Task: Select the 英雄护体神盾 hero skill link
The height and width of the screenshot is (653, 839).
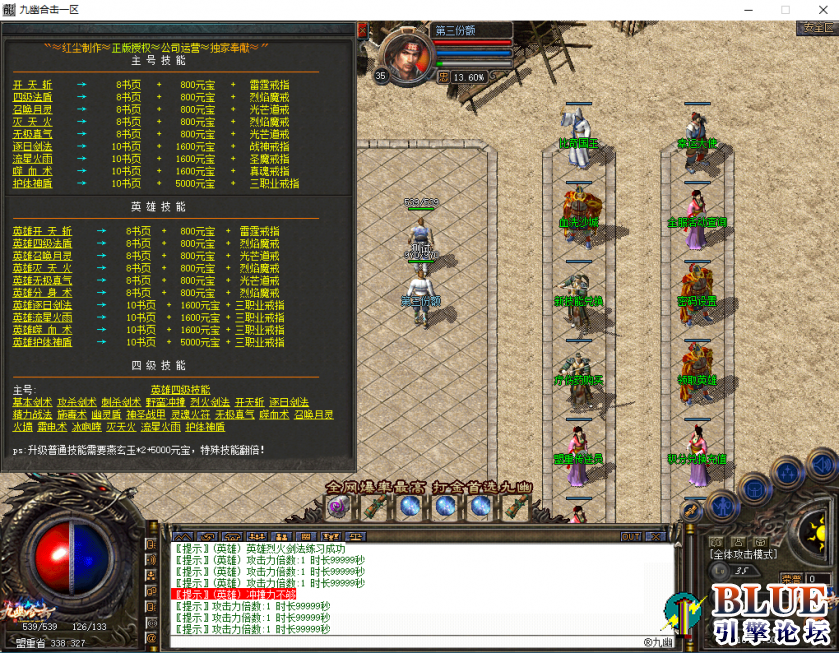Action: tap(42, 342)
